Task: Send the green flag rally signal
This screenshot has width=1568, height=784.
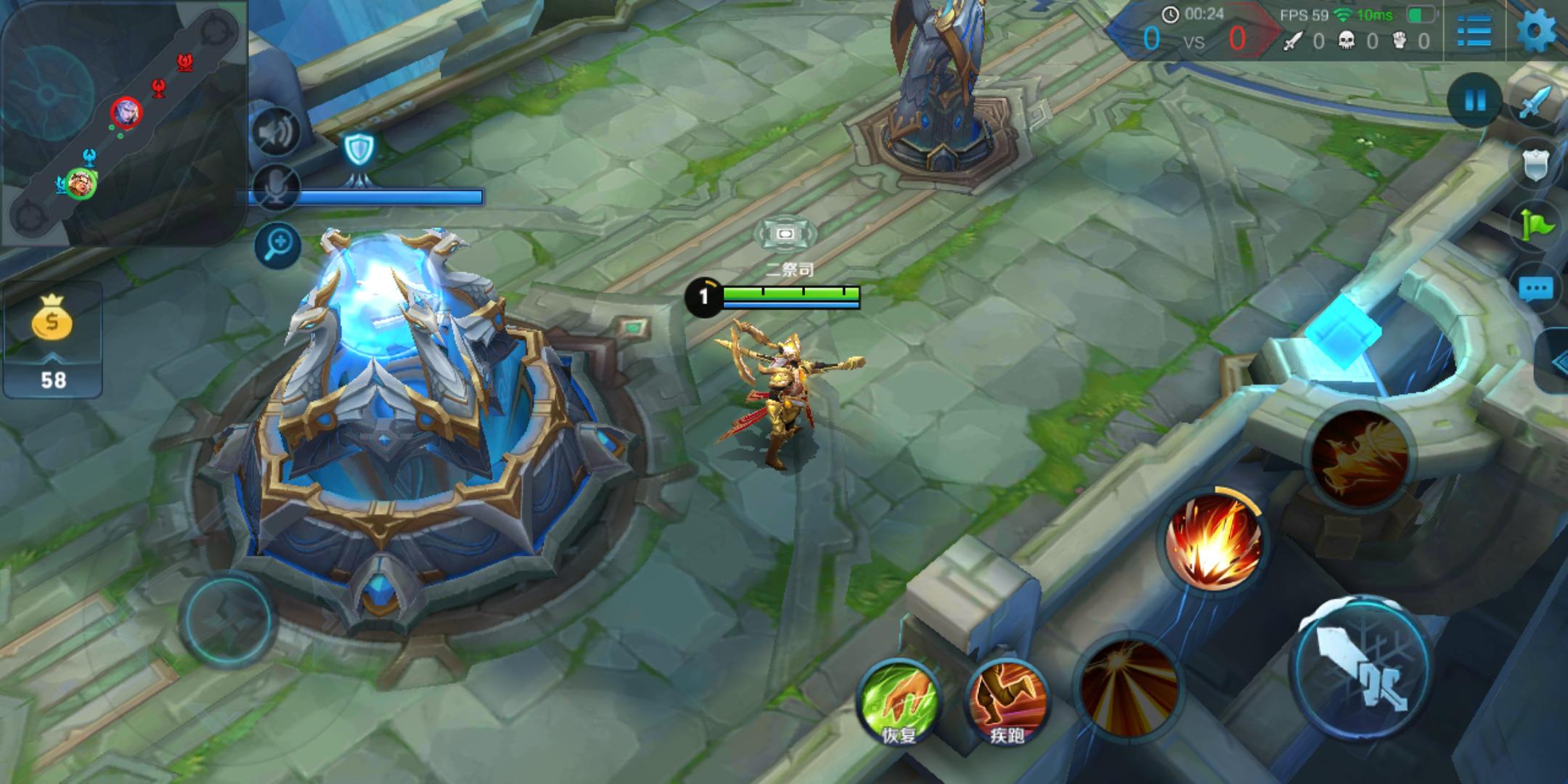Action: (1536, 226)
